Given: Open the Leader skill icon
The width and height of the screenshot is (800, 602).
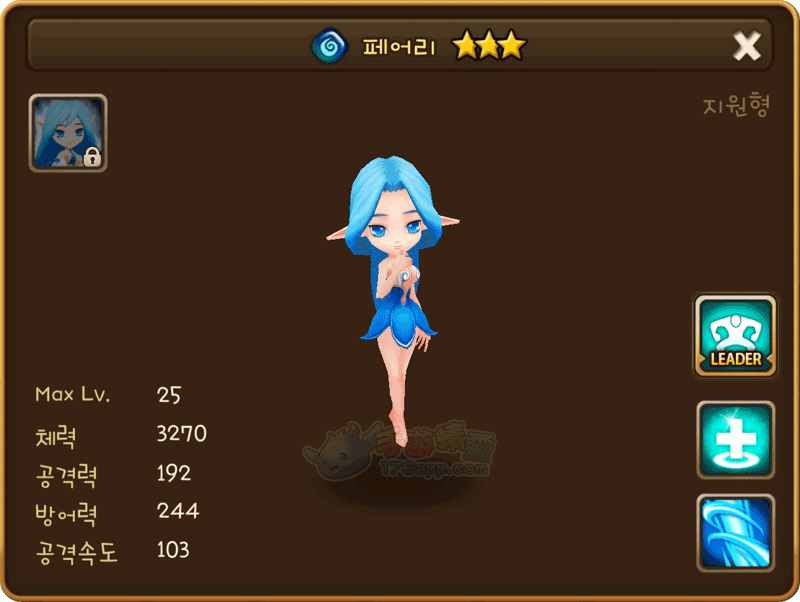Looking at the screenshot, I should 735,336.
